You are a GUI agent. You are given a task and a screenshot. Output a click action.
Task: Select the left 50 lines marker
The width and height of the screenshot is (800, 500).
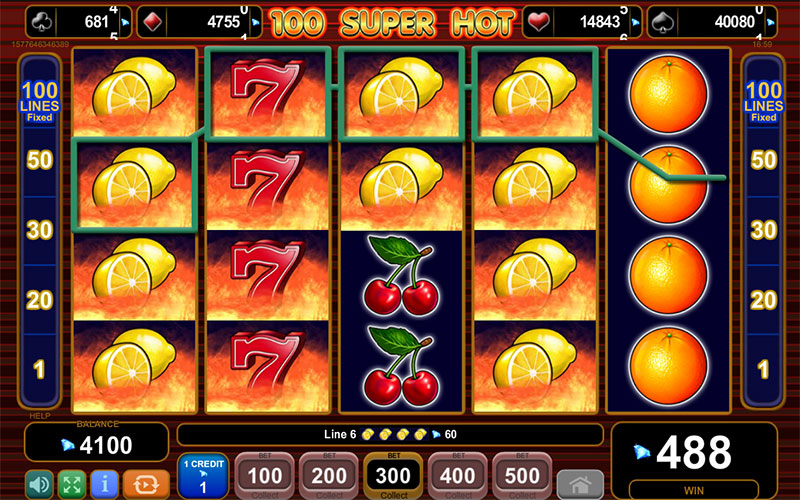point(39,160)
